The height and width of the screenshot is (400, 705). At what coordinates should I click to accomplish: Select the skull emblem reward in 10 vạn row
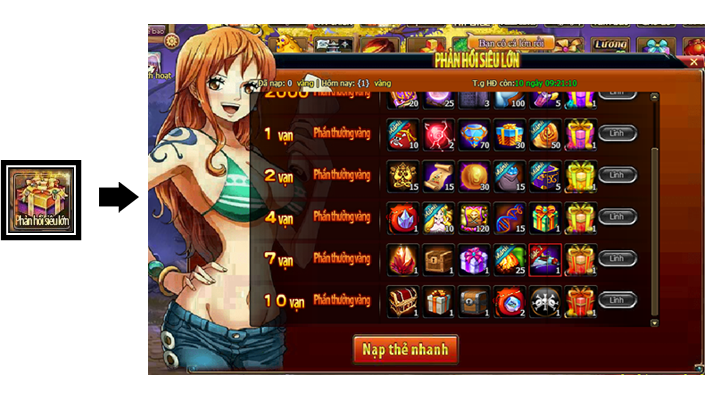[x=544, y=300]
